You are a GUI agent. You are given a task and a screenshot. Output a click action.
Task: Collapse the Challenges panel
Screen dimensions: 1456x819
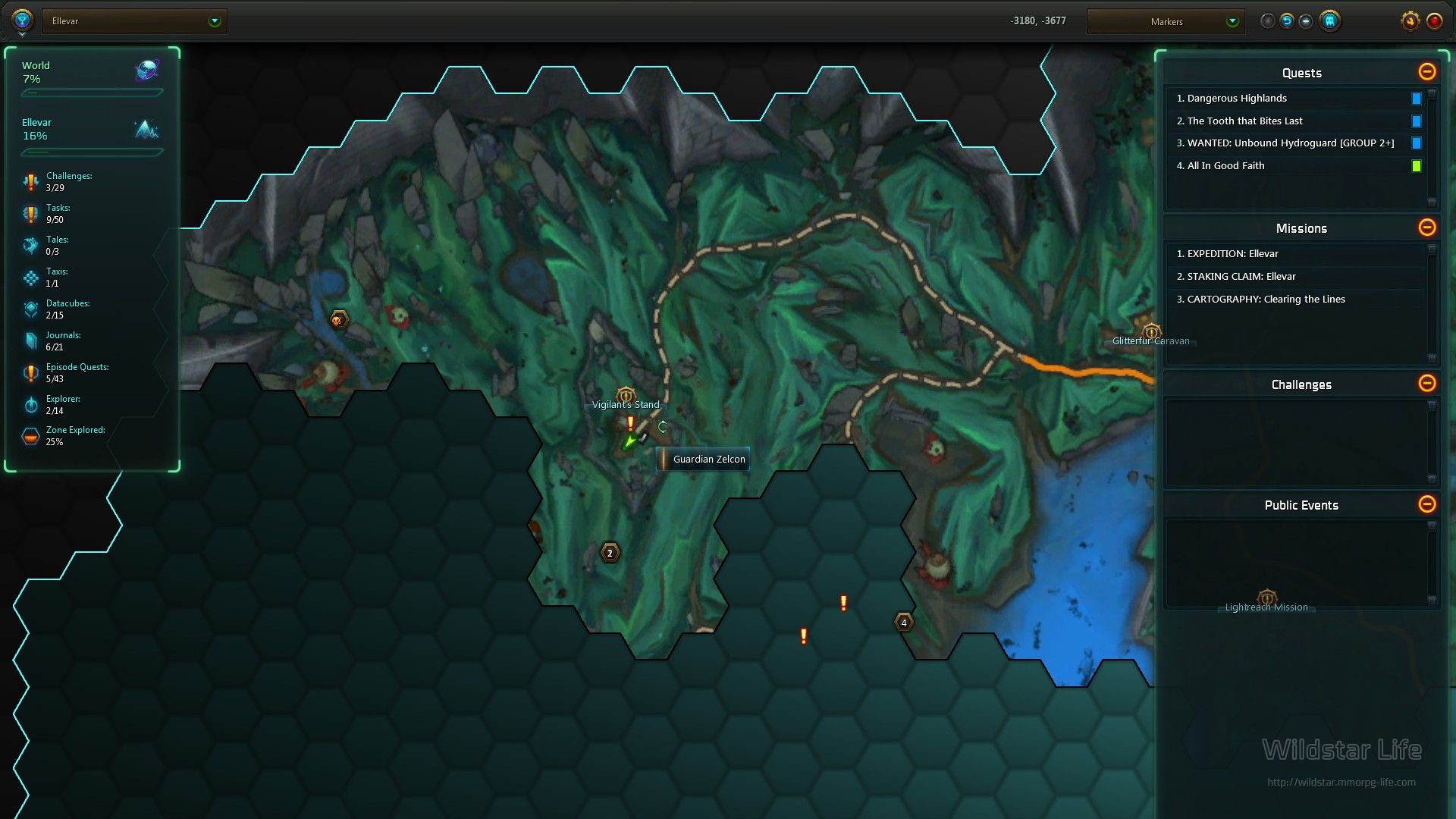pos(1426,384)
